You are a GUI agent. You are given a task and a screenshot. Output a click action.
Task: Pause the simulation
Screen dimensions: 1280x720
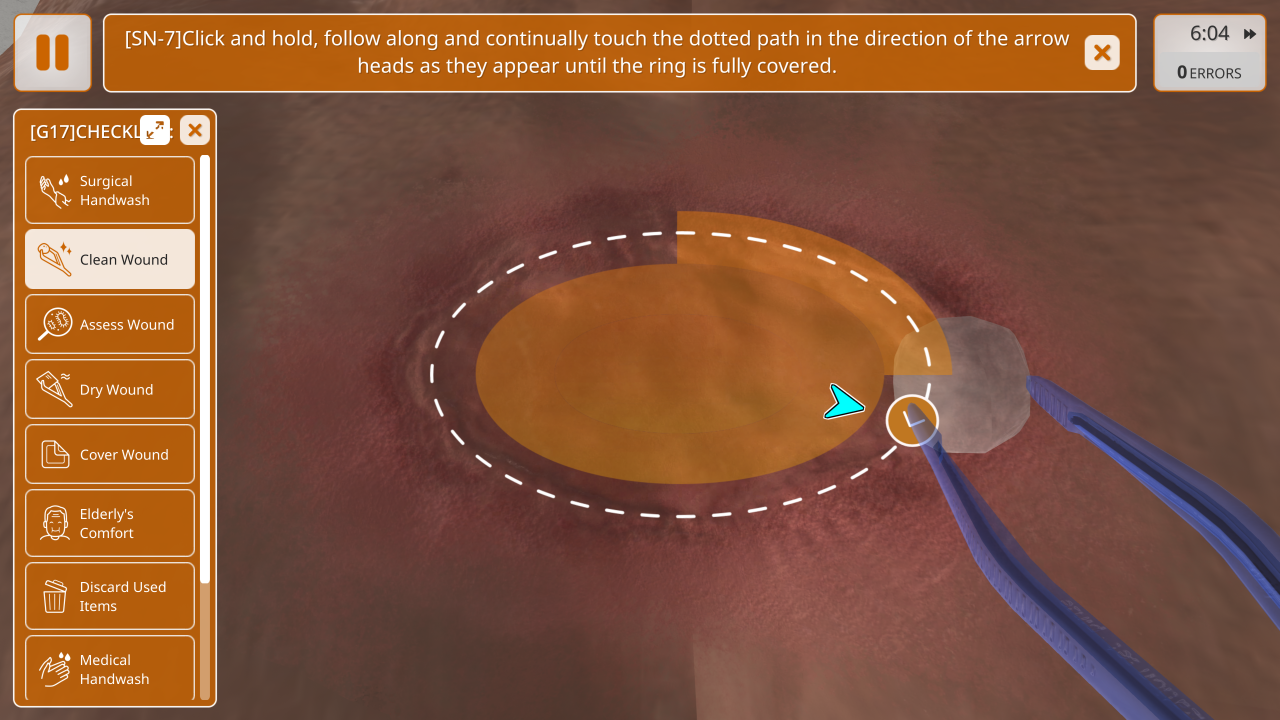point(52,53)
